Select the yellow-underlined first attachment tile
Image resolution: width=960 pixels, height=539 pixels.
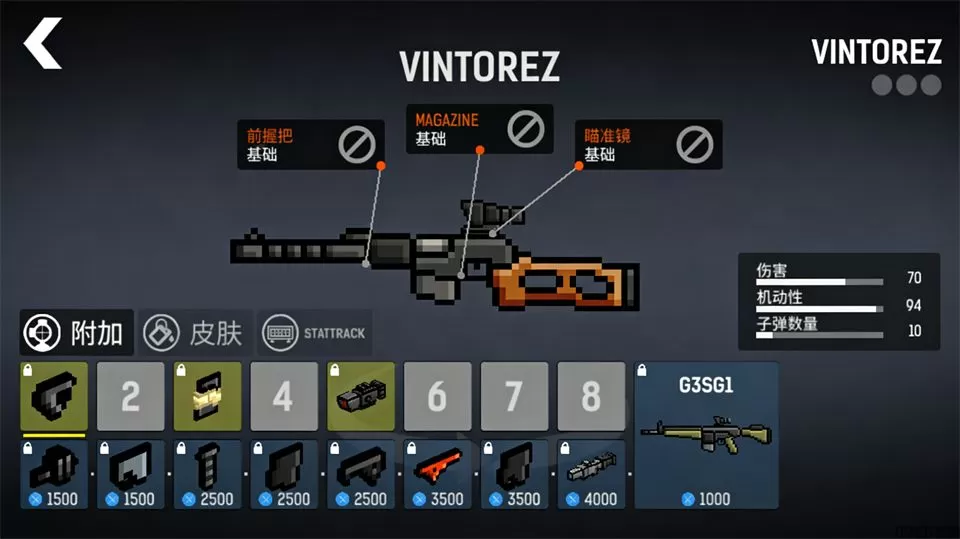[x=54, y=397]
